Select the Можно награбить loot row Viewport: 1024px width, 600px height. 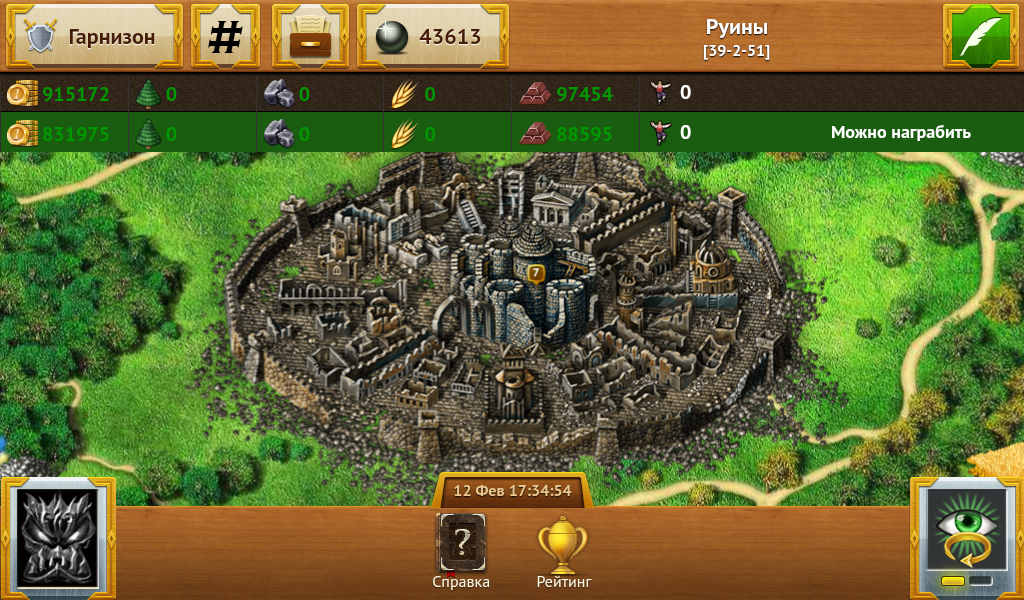point(900,132)
